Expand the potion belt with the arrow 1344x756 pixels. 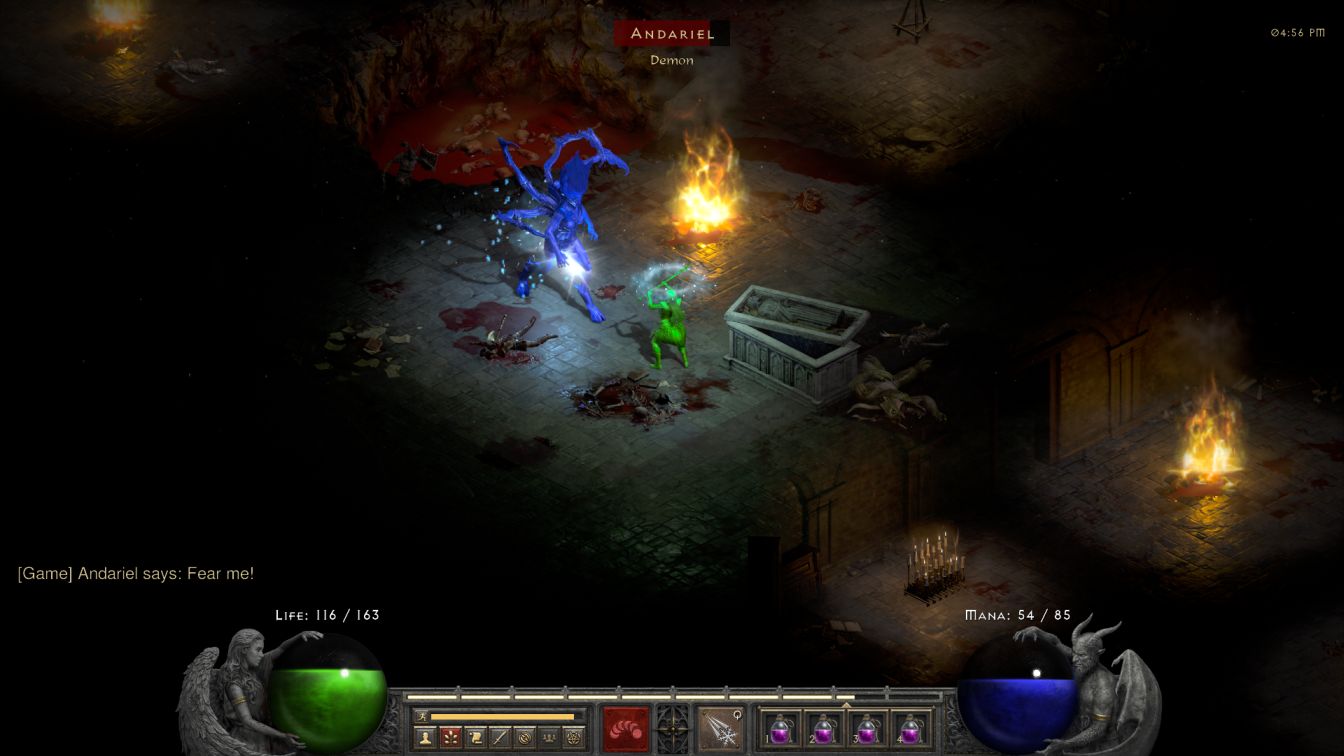click(x=846, y=705)
